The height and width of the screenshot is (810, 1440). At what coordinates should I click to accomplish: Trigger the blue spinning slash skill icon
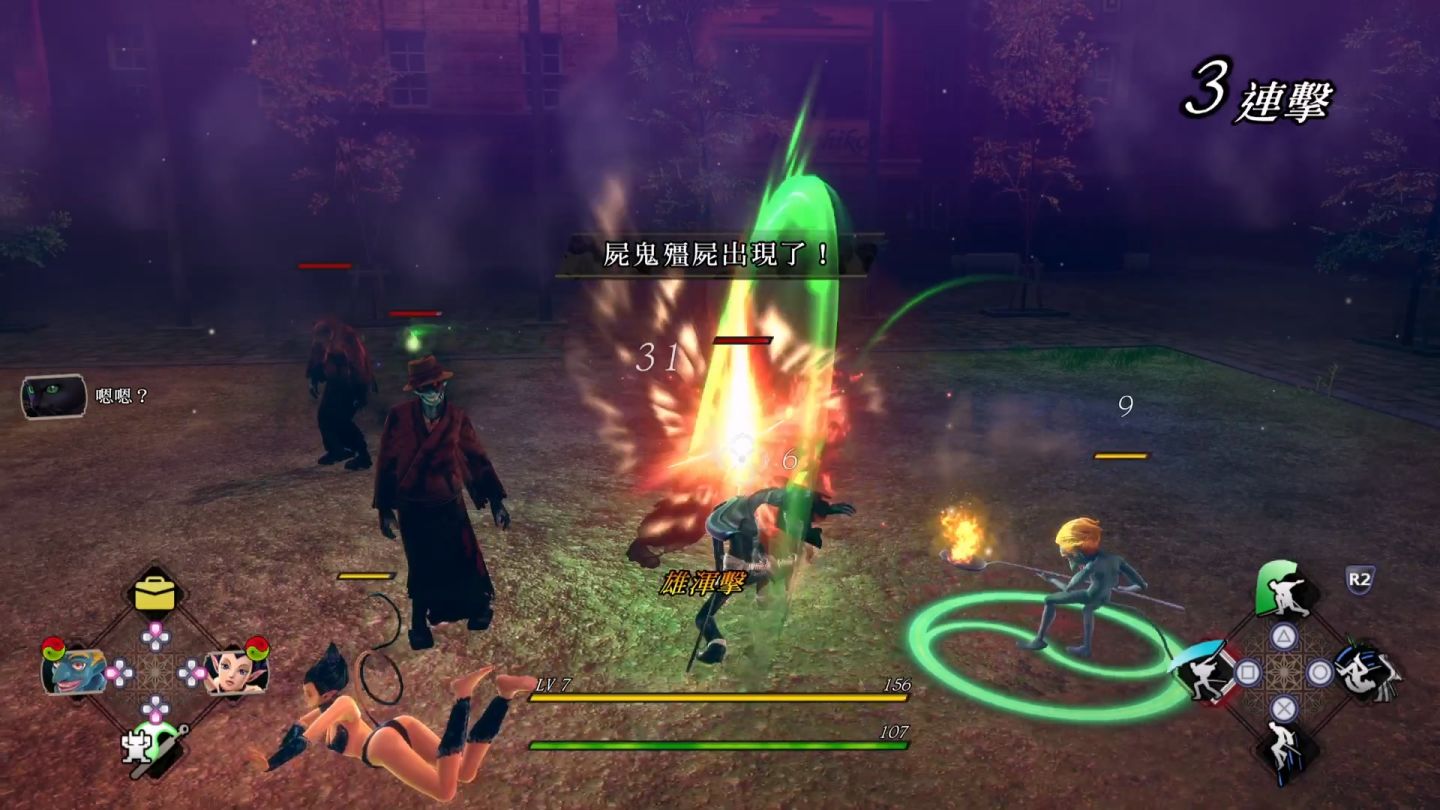[x=1366, y=671]
